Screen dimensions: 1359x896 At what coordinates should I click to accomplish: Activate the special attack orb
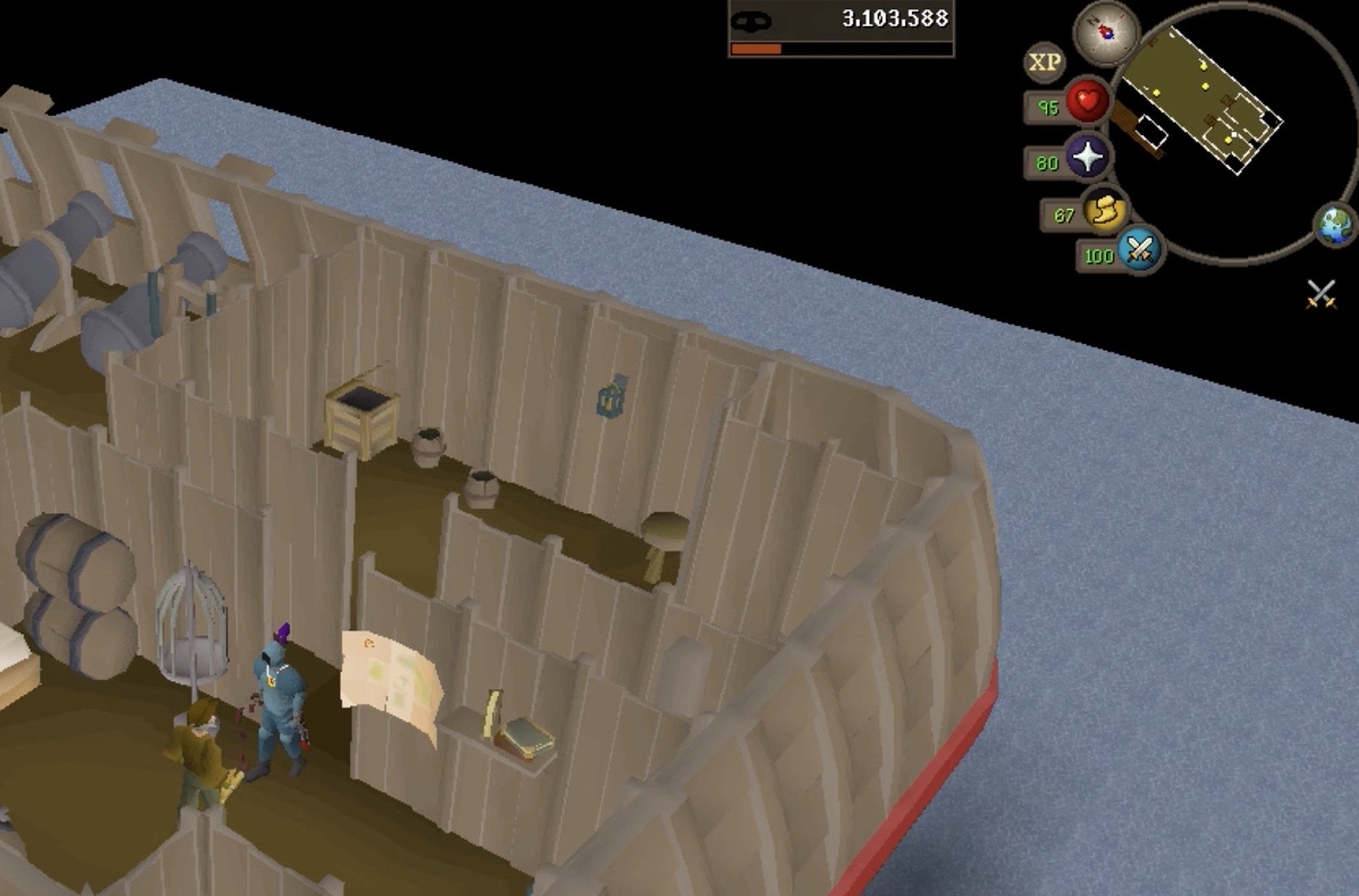tap(1139, 249)
